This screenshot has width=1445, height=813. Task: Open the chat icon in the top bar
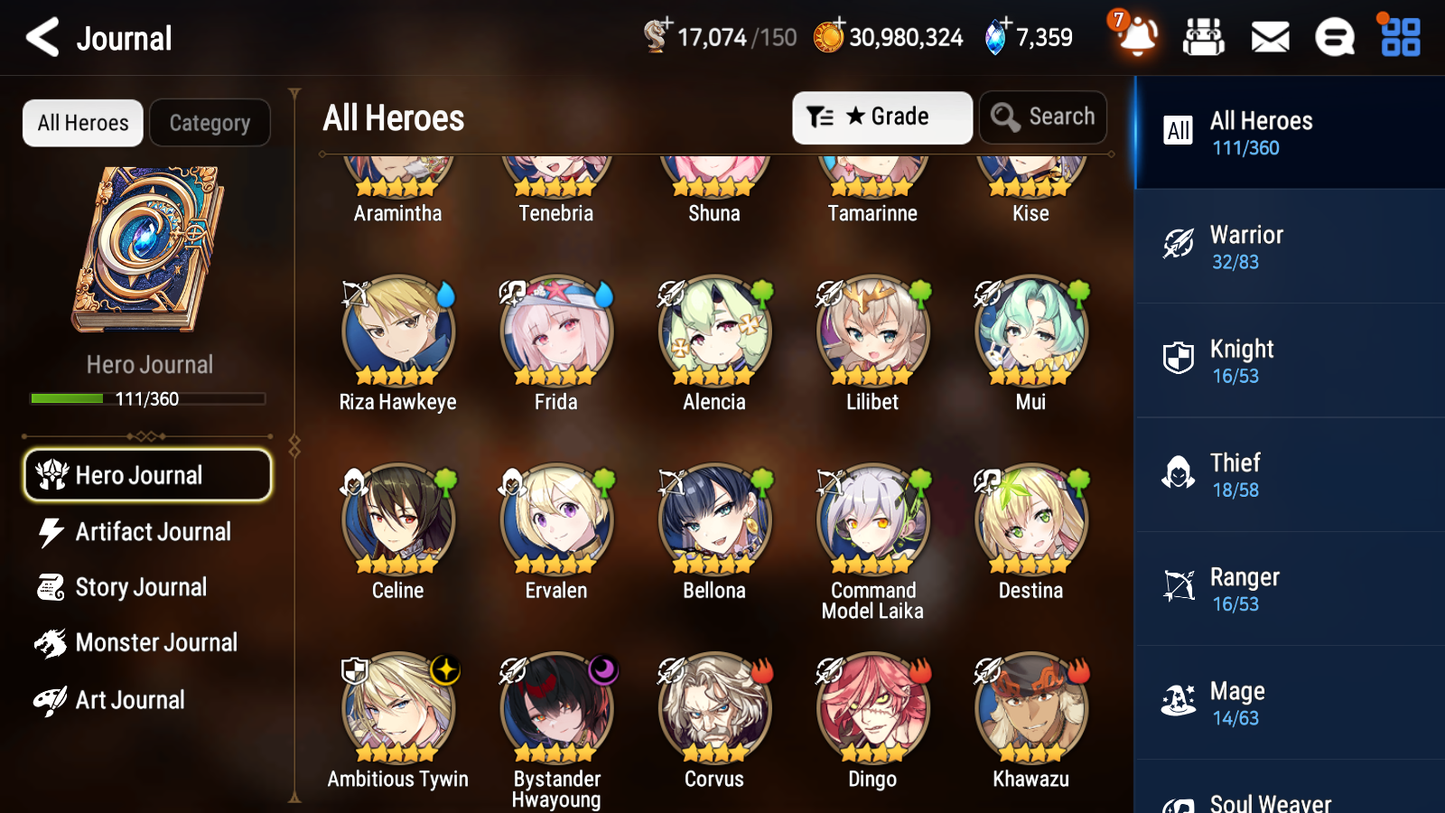[x=1334, y=35]
